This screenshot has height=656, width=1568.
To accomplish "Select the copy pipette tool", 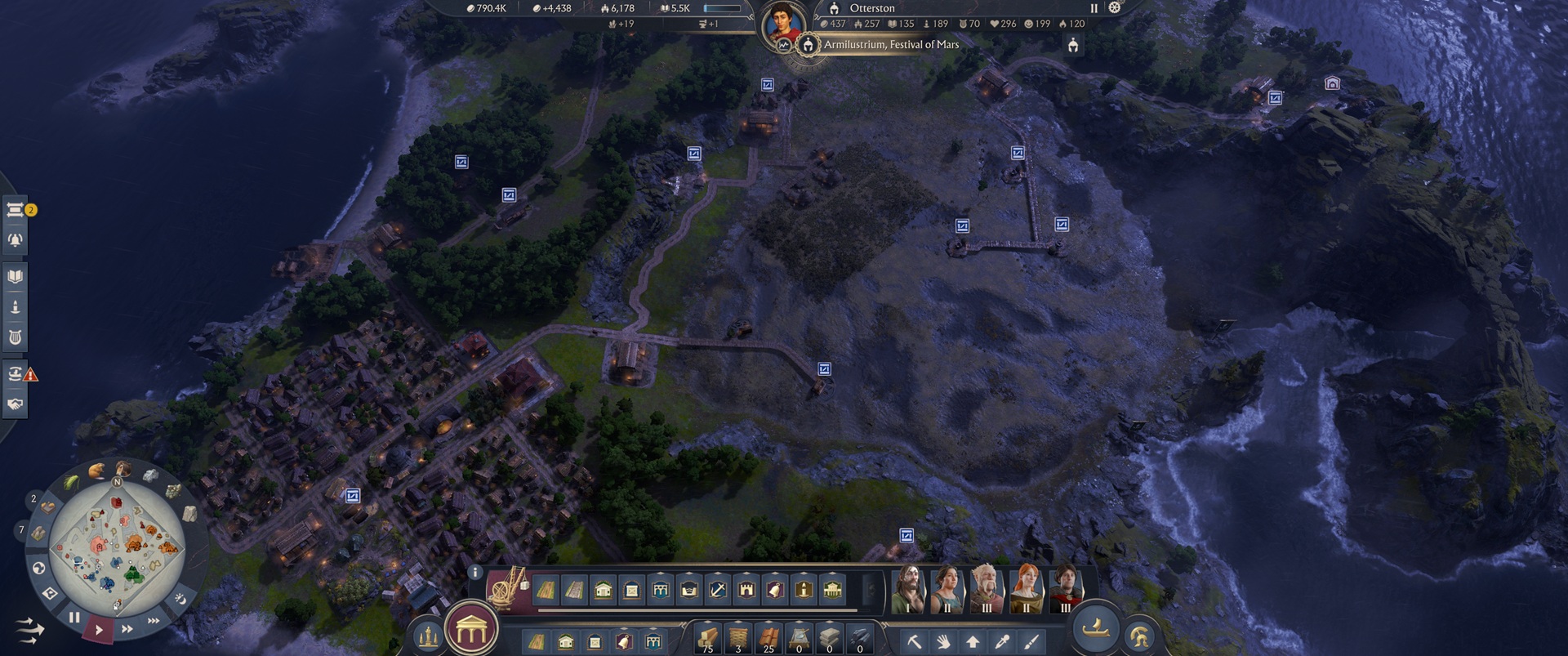I will (x=1002, y=642).
